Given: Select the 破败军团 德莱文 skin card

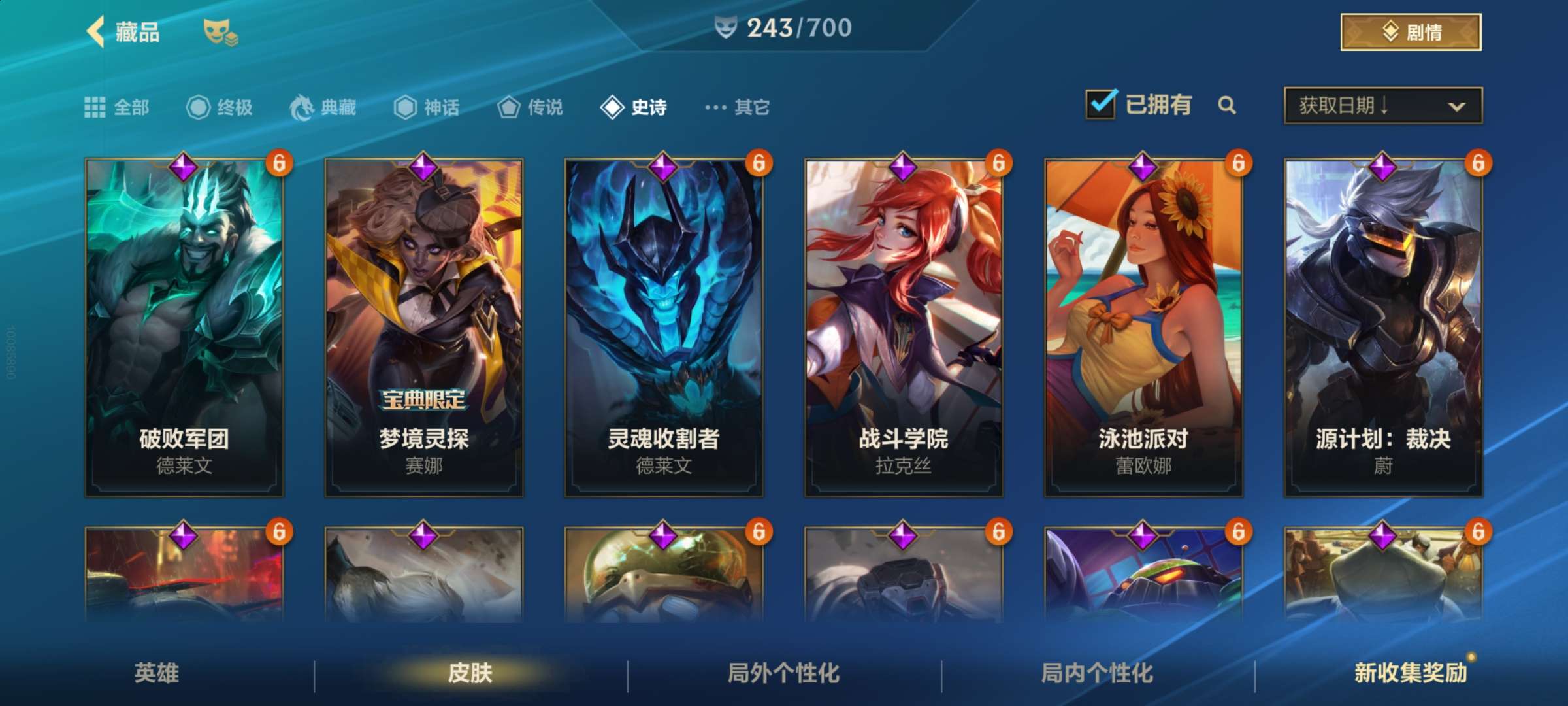Looking at the screenshot, I should point(184,327).
